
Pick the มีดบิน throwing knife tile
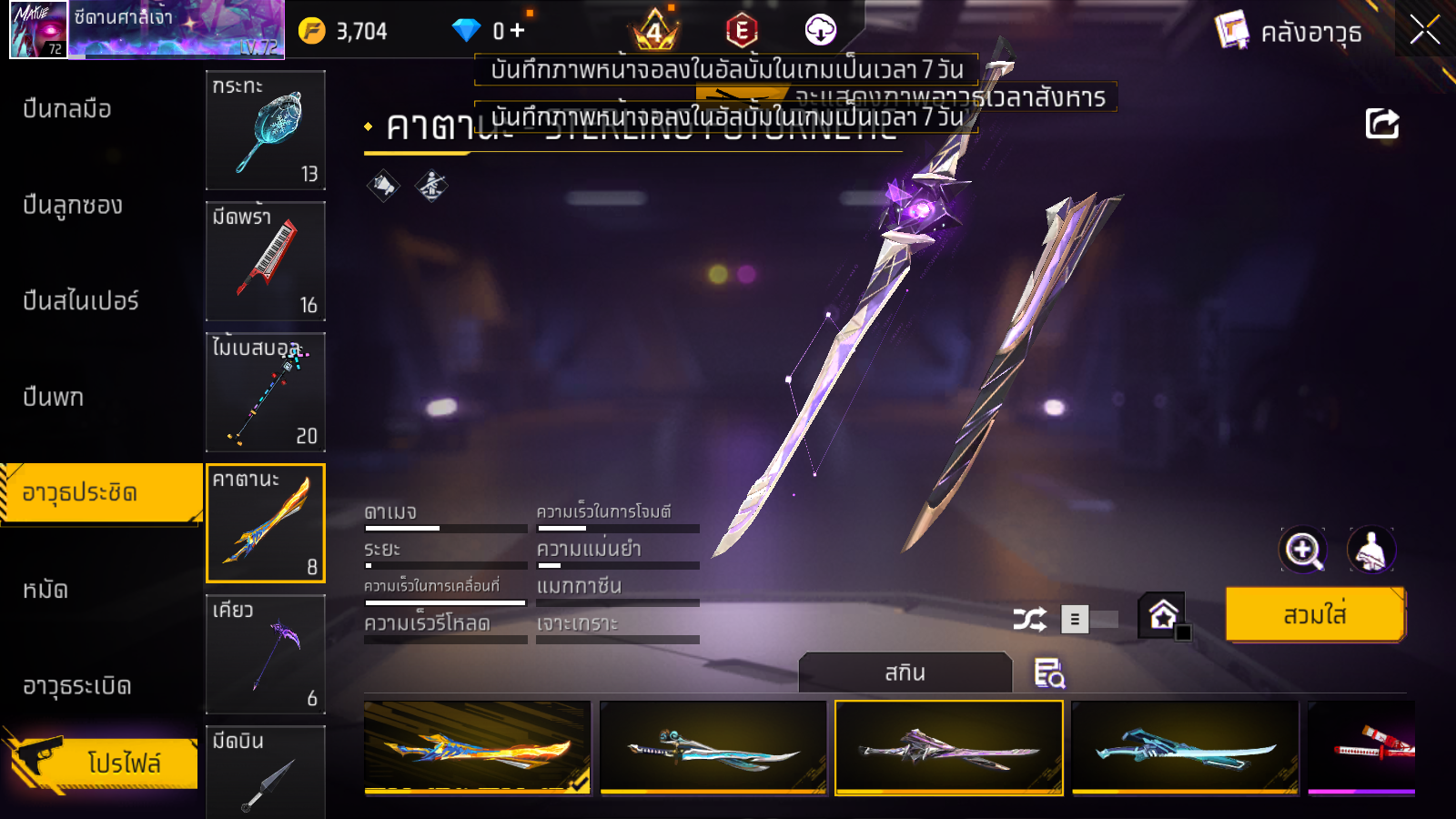tap(266, 772)
